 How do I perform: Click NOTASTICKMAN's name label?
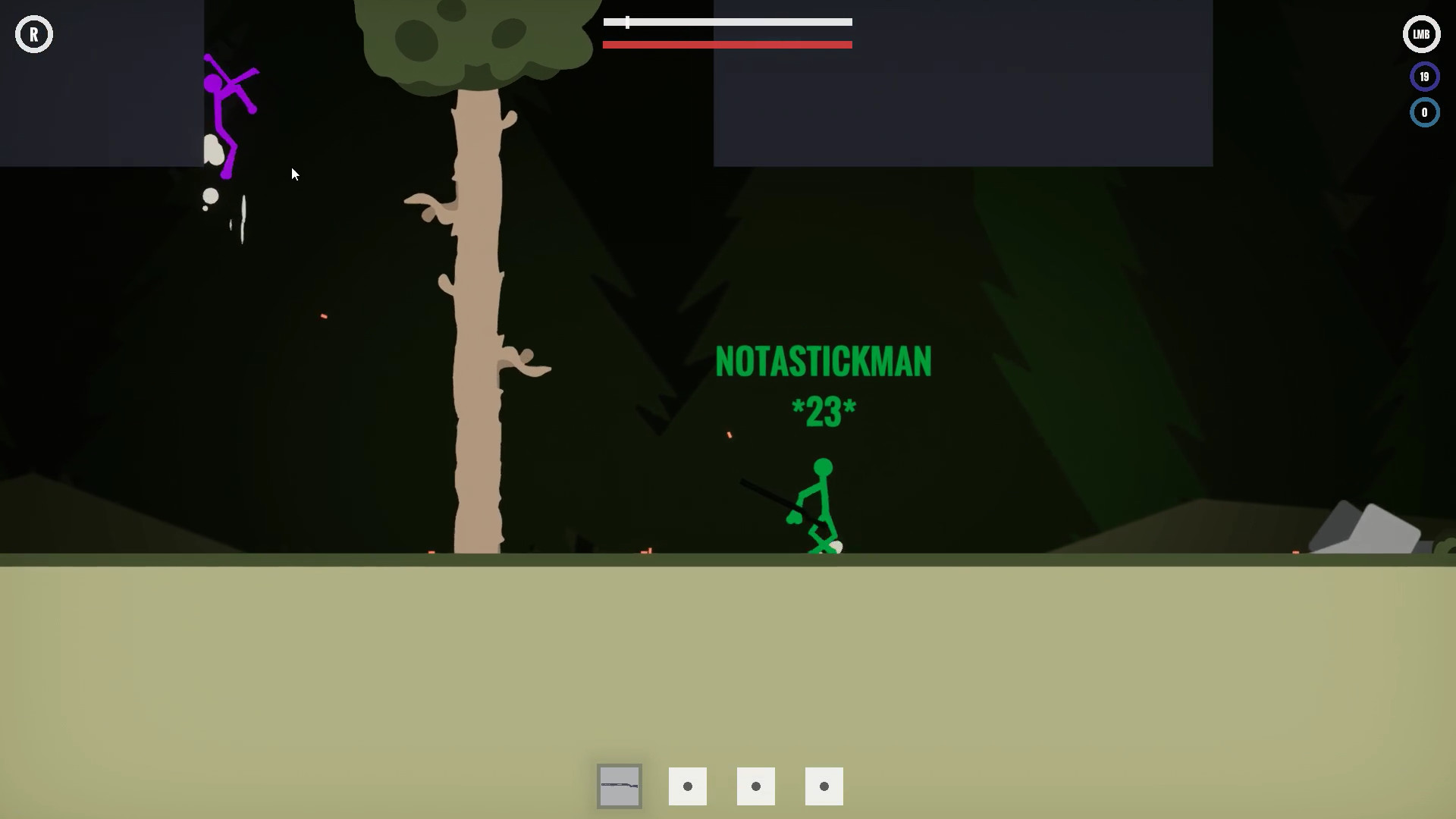coord(824,362)
